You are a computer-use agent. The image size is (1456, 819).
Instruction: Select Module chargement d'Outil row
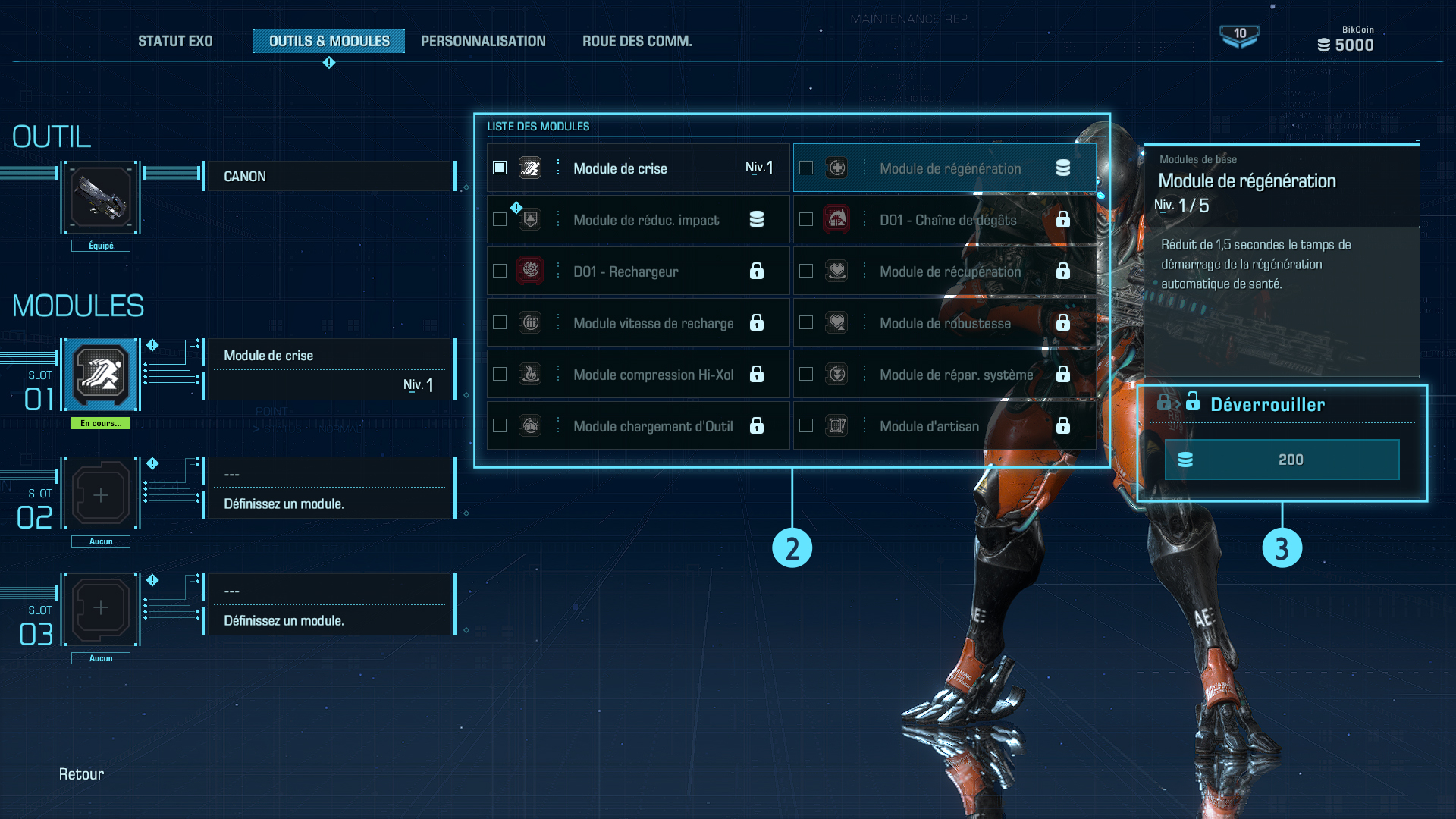637,426
